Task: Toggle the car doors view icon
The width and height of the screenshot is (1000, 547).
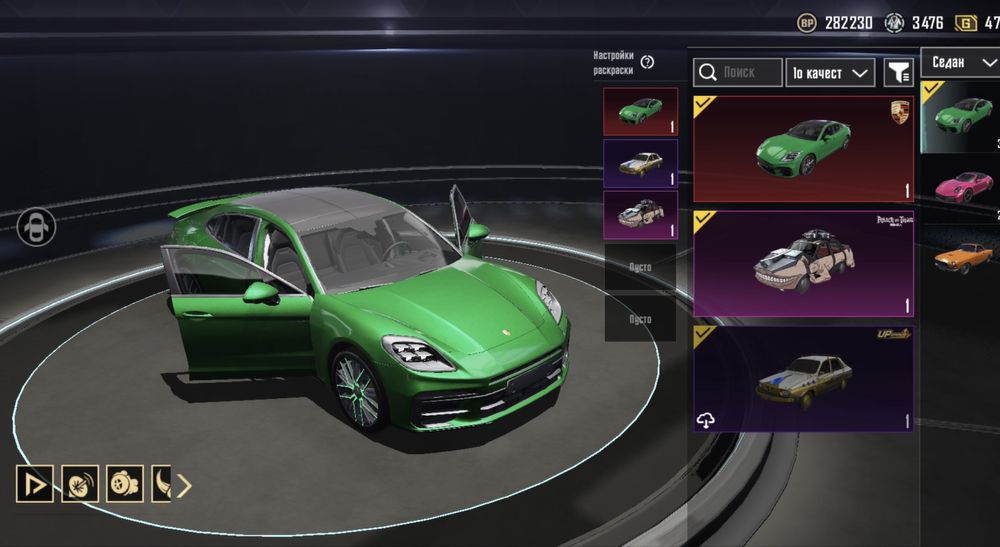Action: (x=35, y=226)
